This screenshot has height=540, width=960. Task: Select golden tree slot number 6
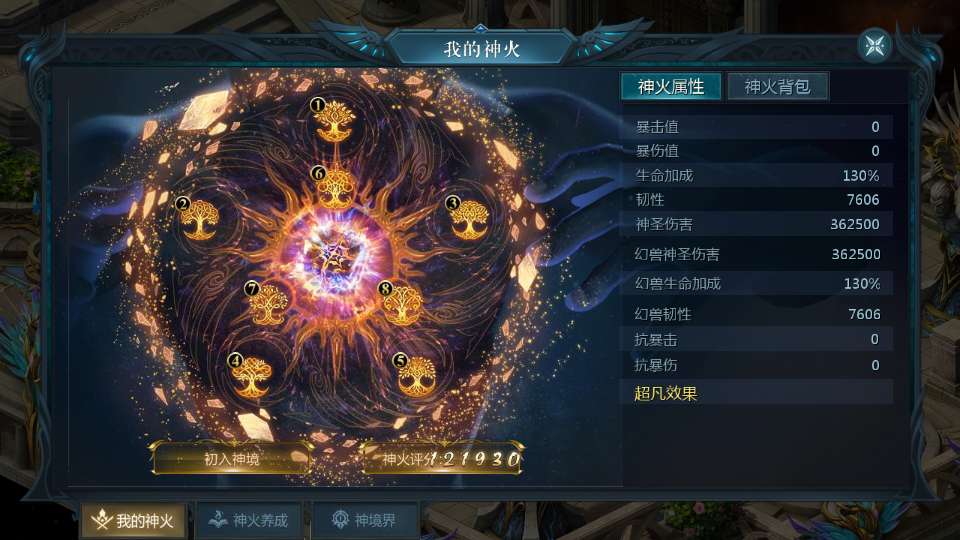(x=336, y=189)
